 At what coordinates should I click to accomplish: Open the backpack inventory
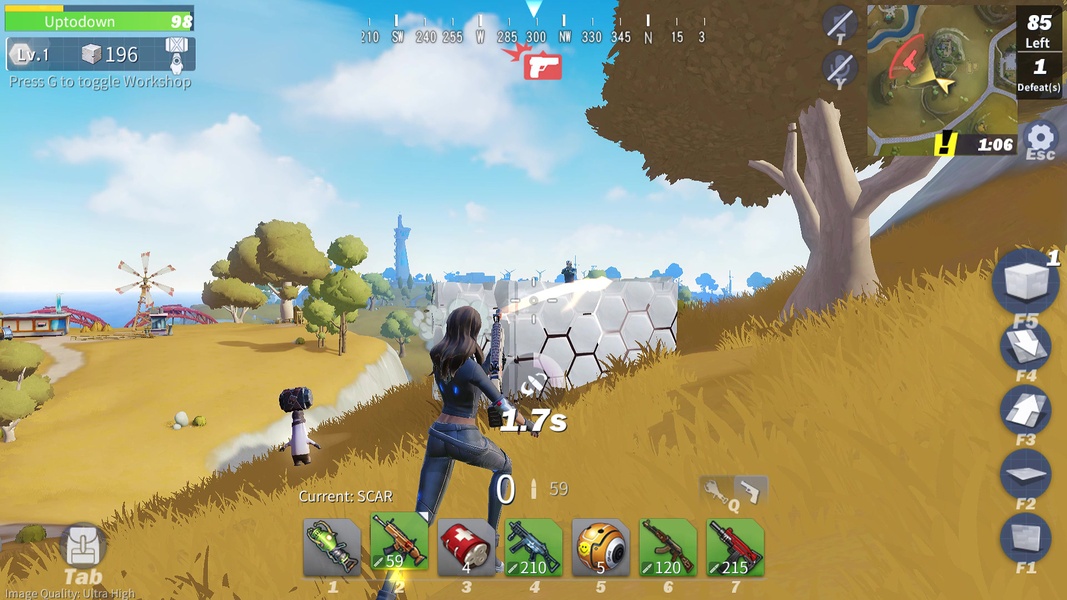pos(82,546)
